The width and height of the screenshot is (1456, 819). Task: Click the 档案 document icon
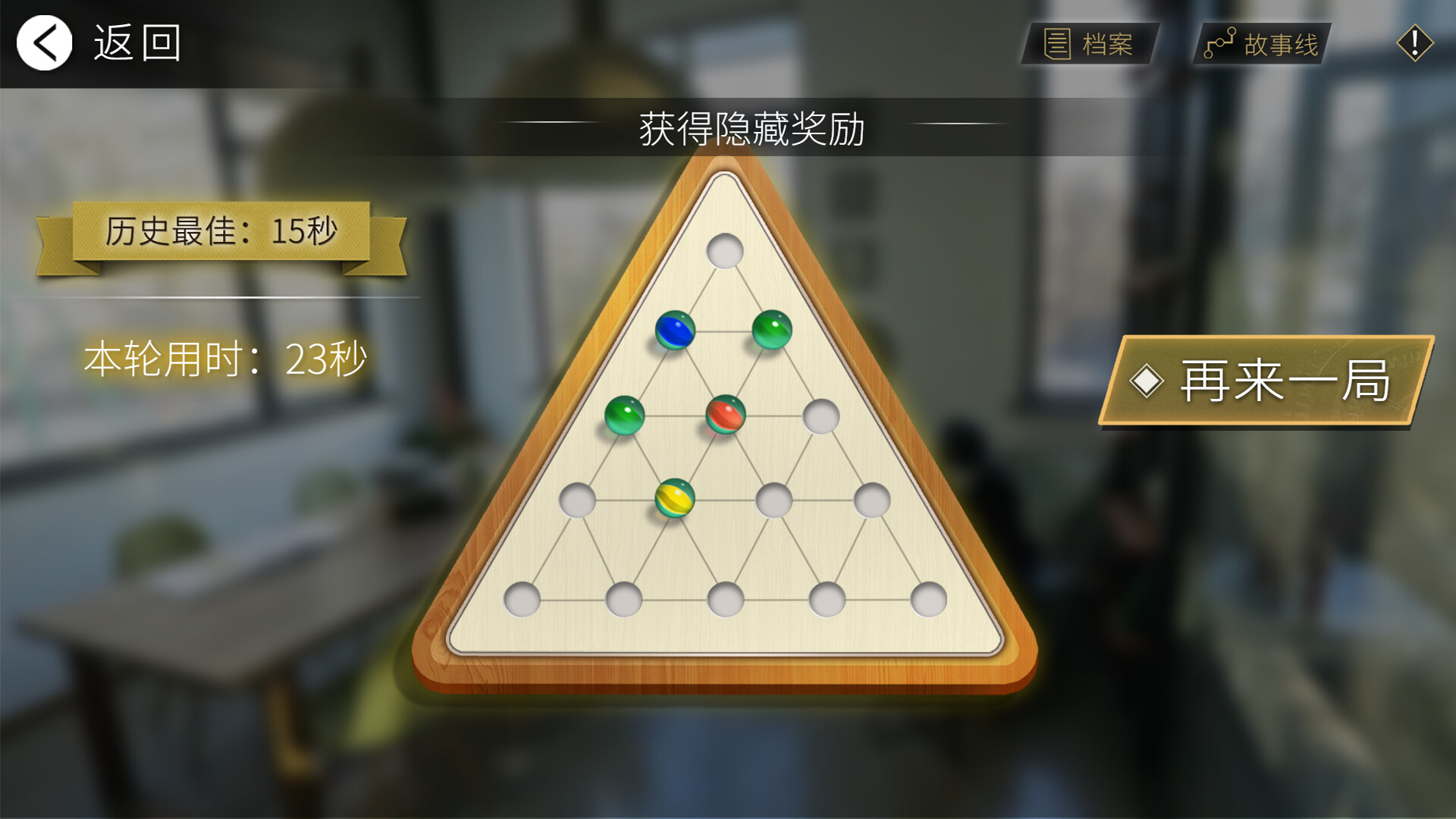tap(1056, 43)
